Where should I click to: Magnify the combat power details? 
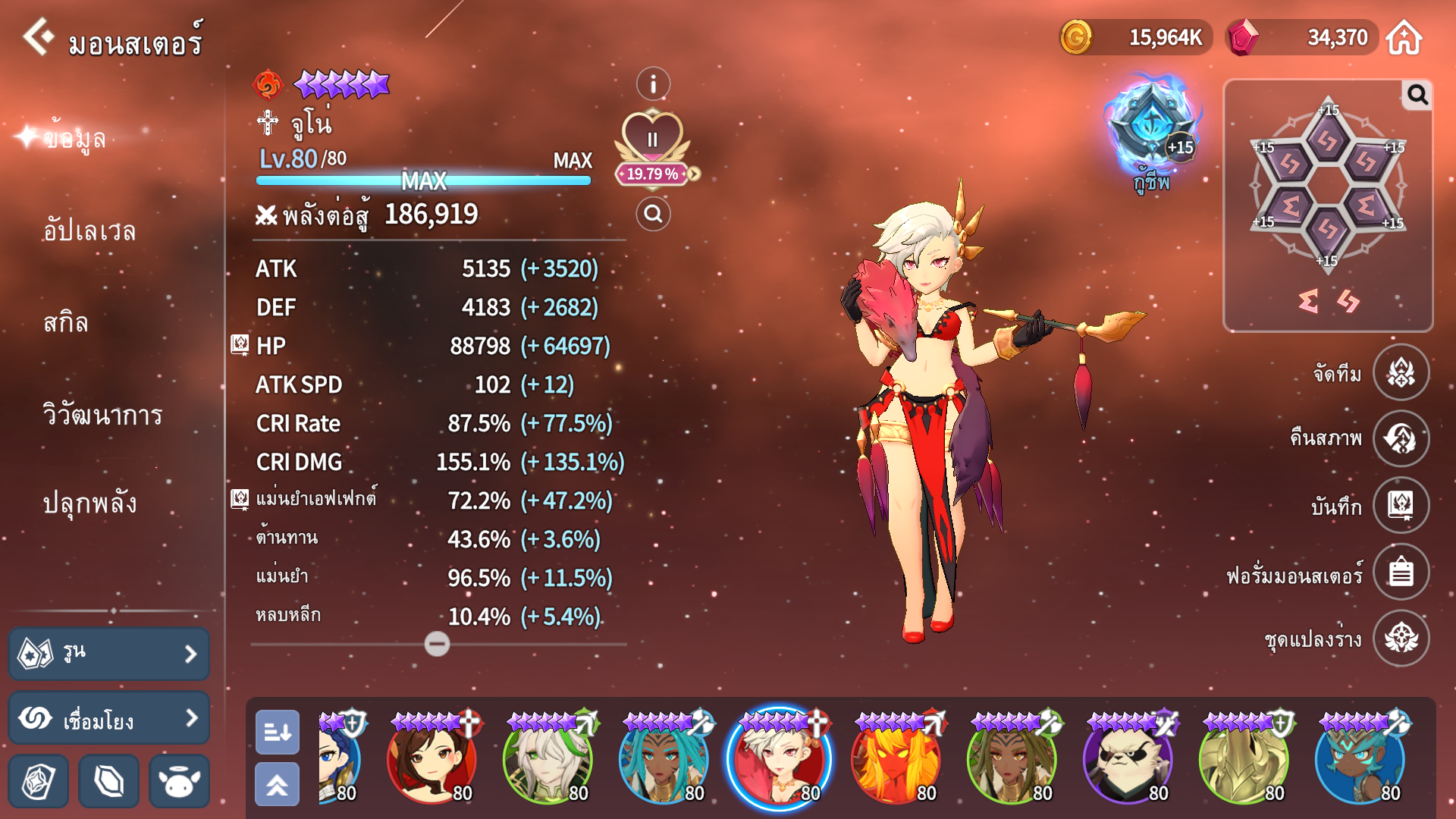click(x=653, y=215)
